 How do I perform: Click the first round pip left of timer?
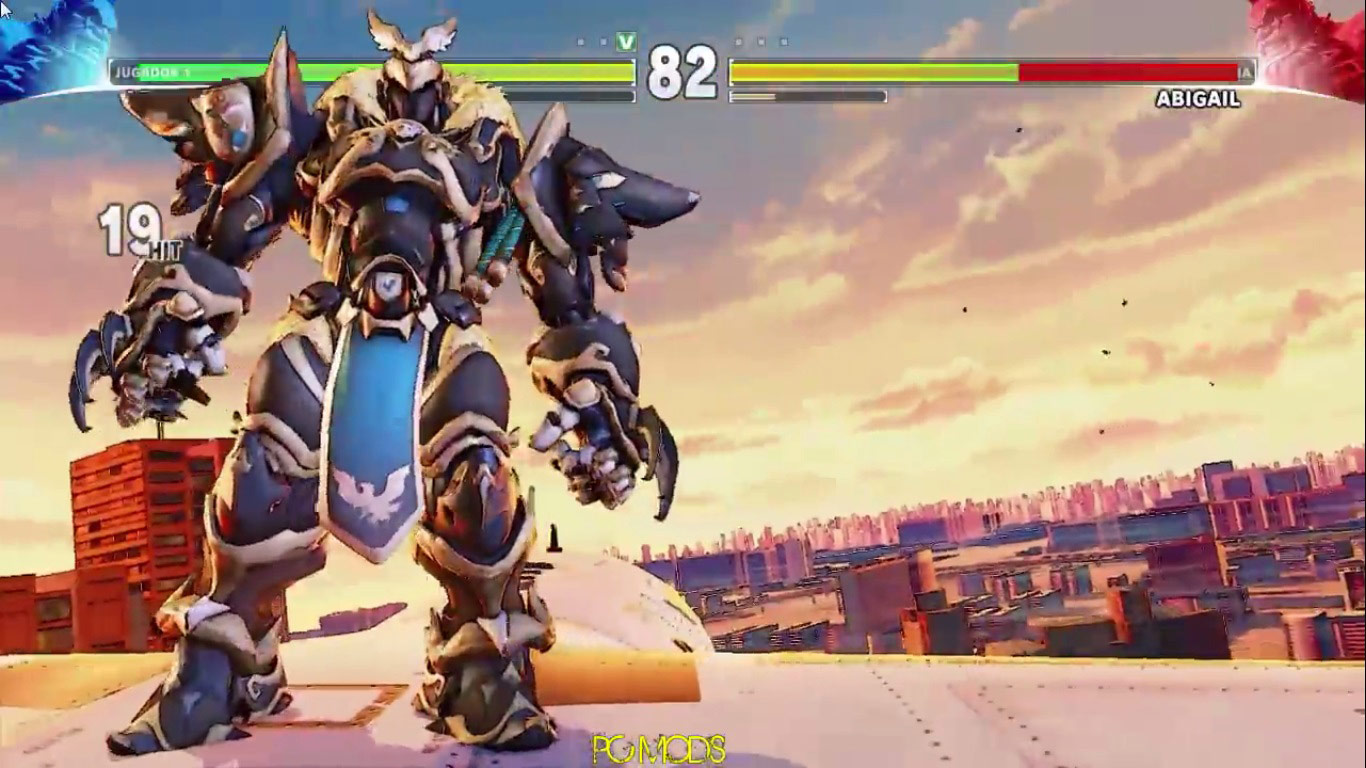pyautogui.click(x=579, y=42)
